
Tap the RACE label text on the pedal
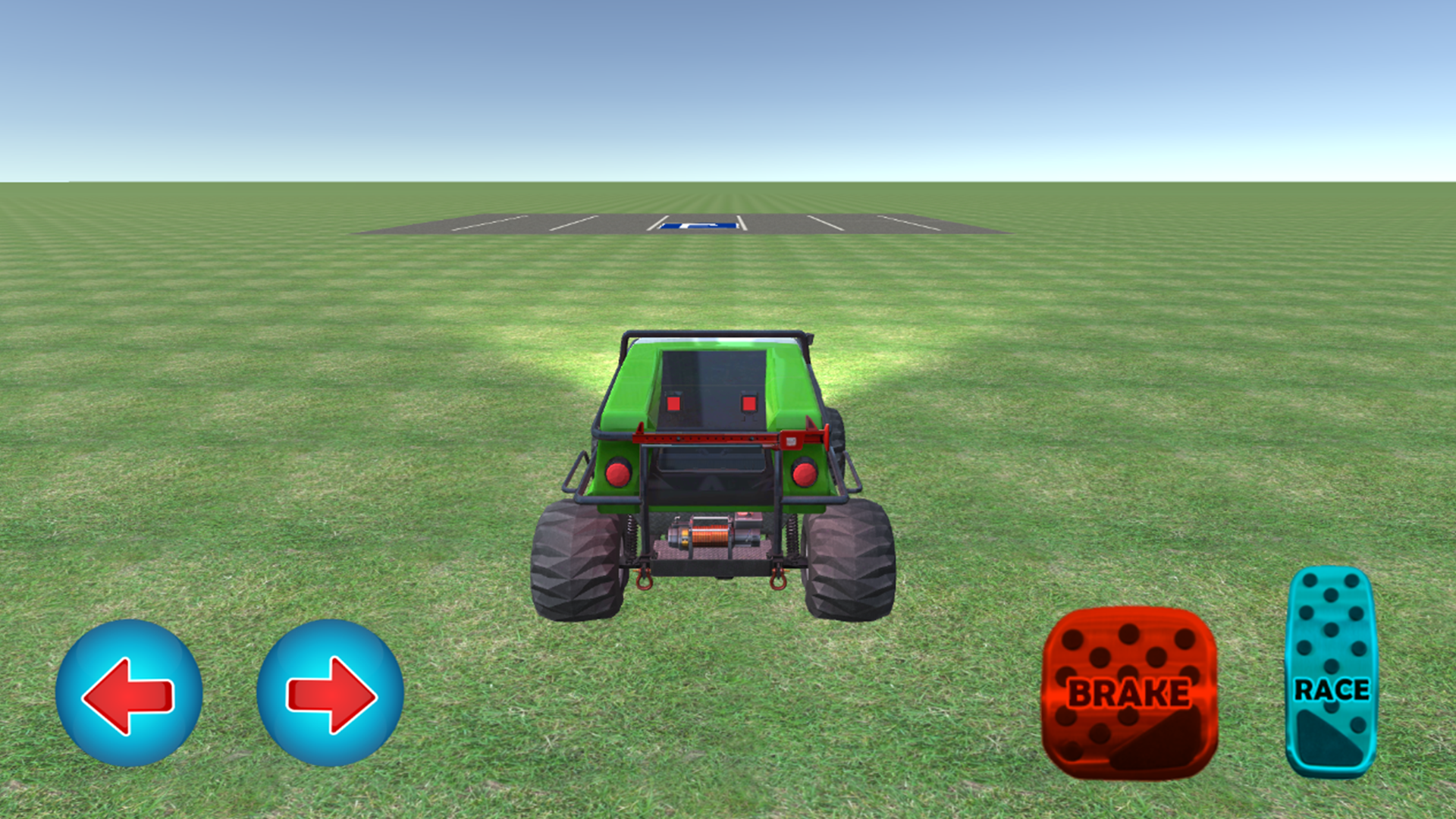coord(1332,691)
